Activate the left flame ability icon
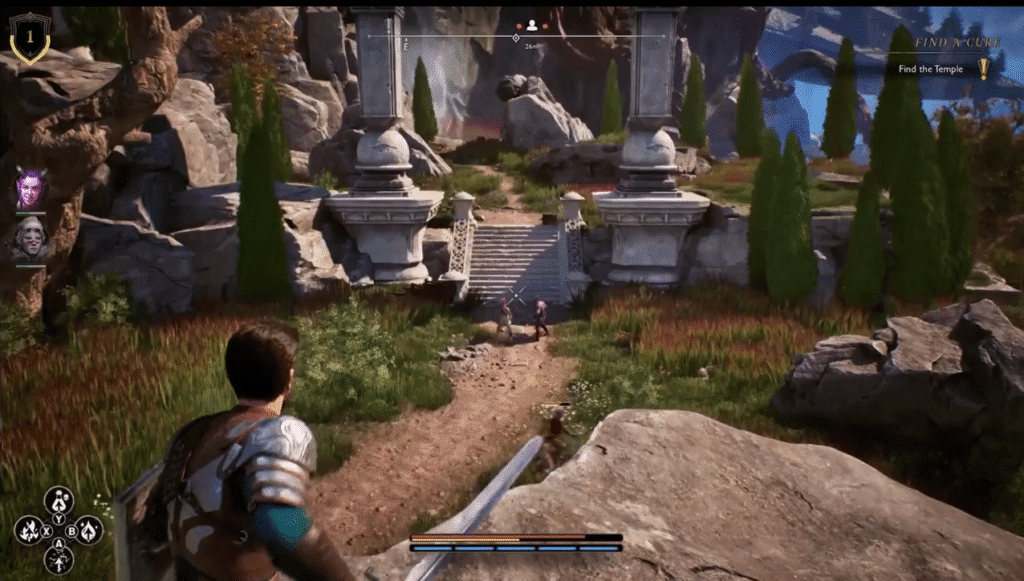 29,530
